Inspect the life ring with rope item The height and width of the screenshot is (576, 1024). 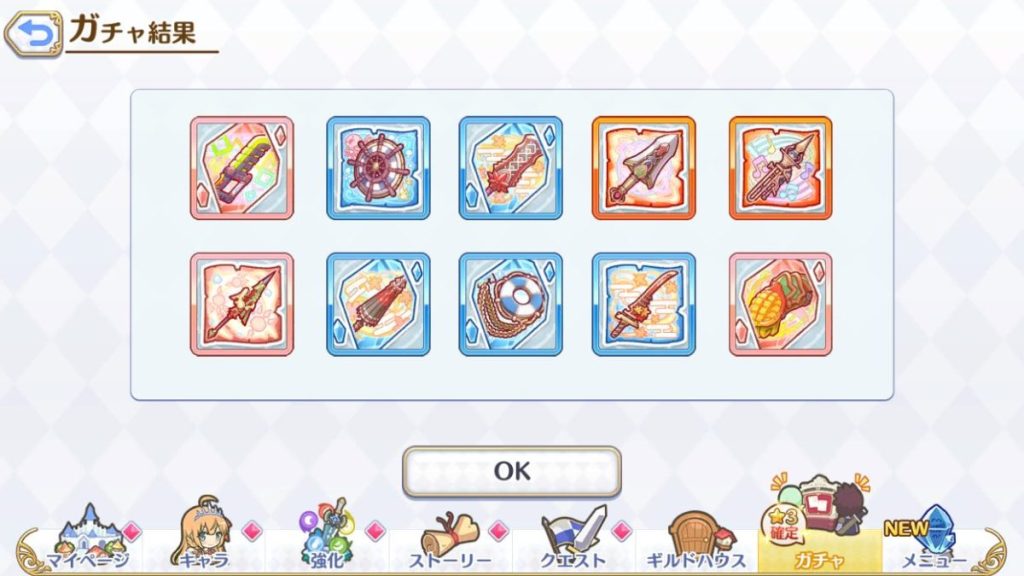click(x=511, y=304)
